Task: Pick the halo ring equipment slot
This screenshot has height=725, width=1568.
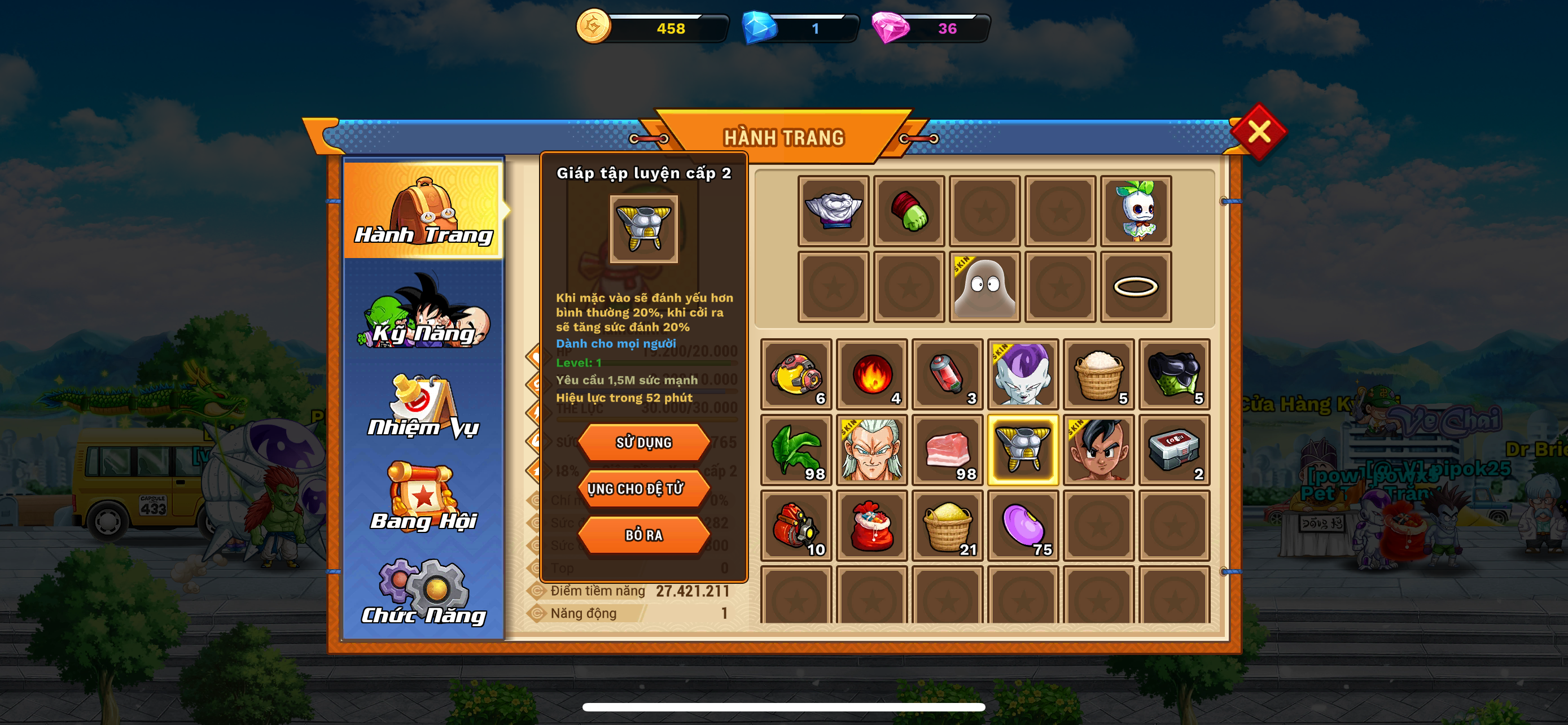Action: click(1136, 287)
